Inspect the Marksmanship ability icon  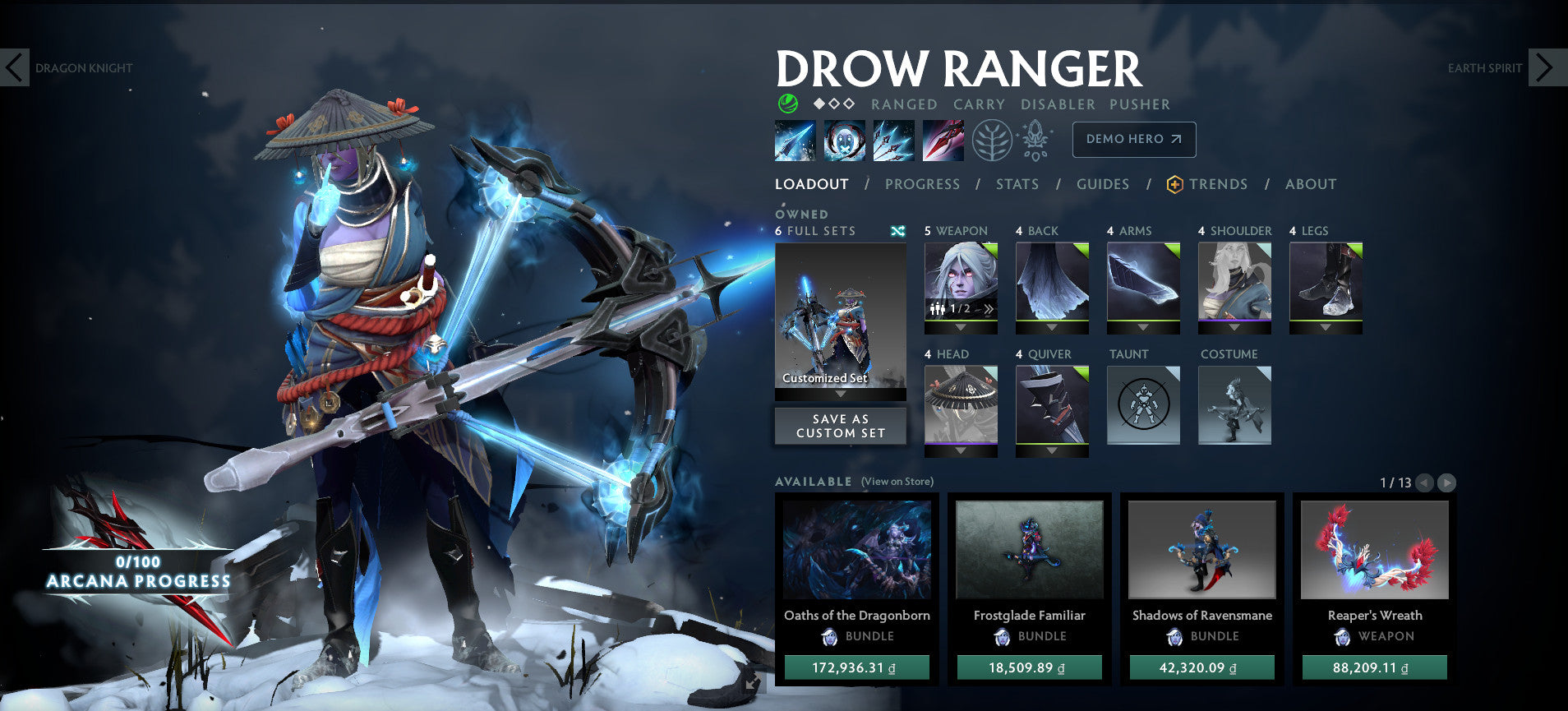[x=943, y=140]
